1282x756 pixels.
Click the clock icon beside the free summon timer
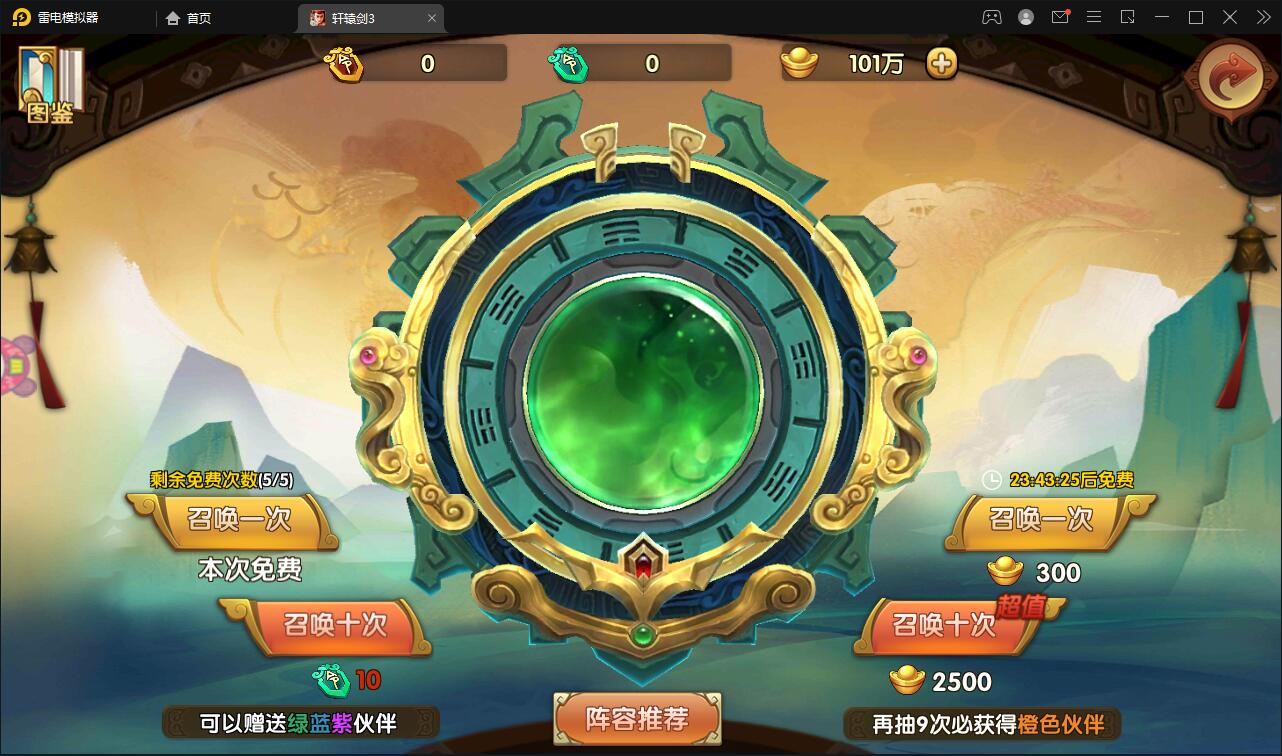click(x=990, y=480)
